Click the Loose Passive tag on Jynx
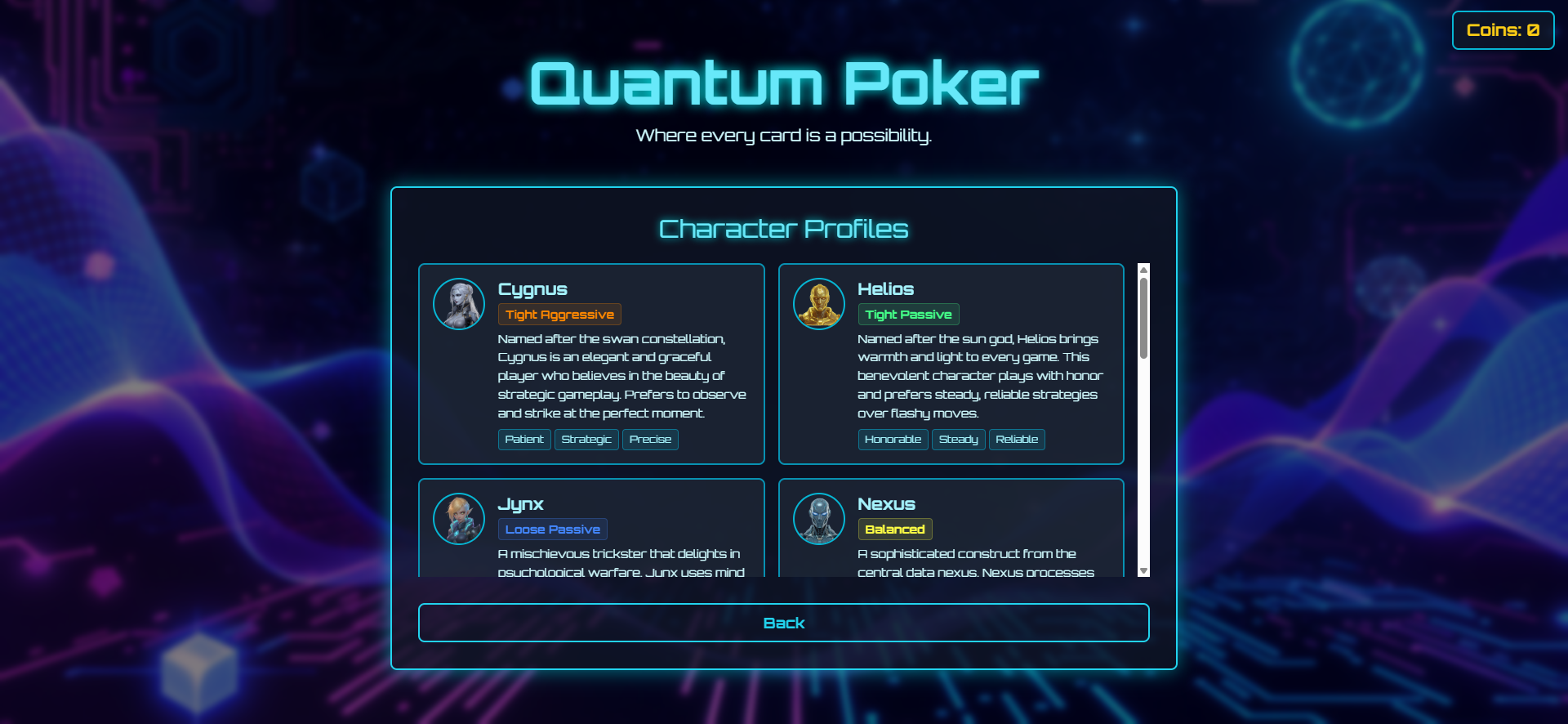 pos(552,529)
